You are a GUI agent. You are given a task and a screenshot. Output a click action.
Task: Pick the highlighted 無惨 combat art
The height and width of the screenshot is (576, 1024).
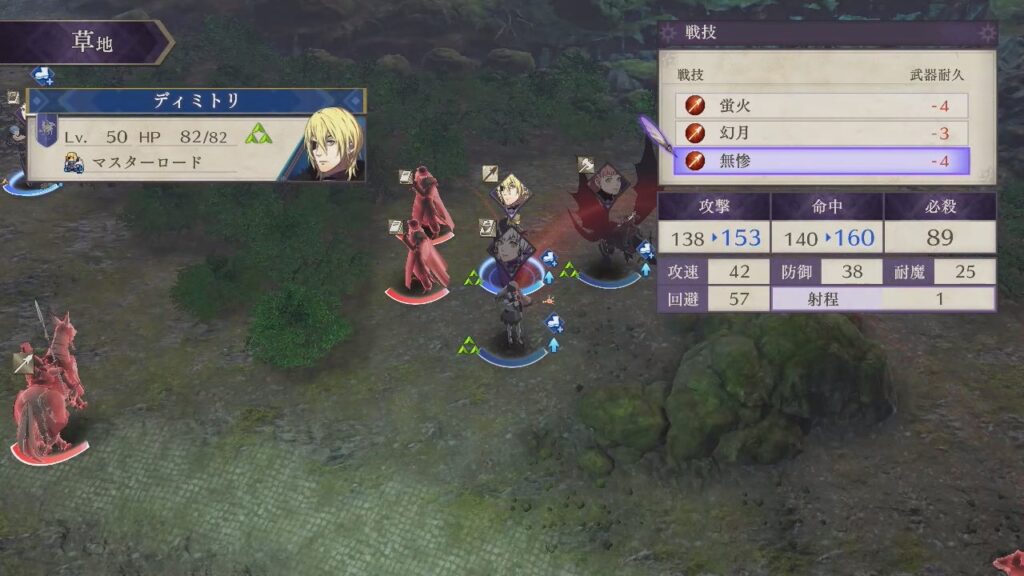[822, 161]
